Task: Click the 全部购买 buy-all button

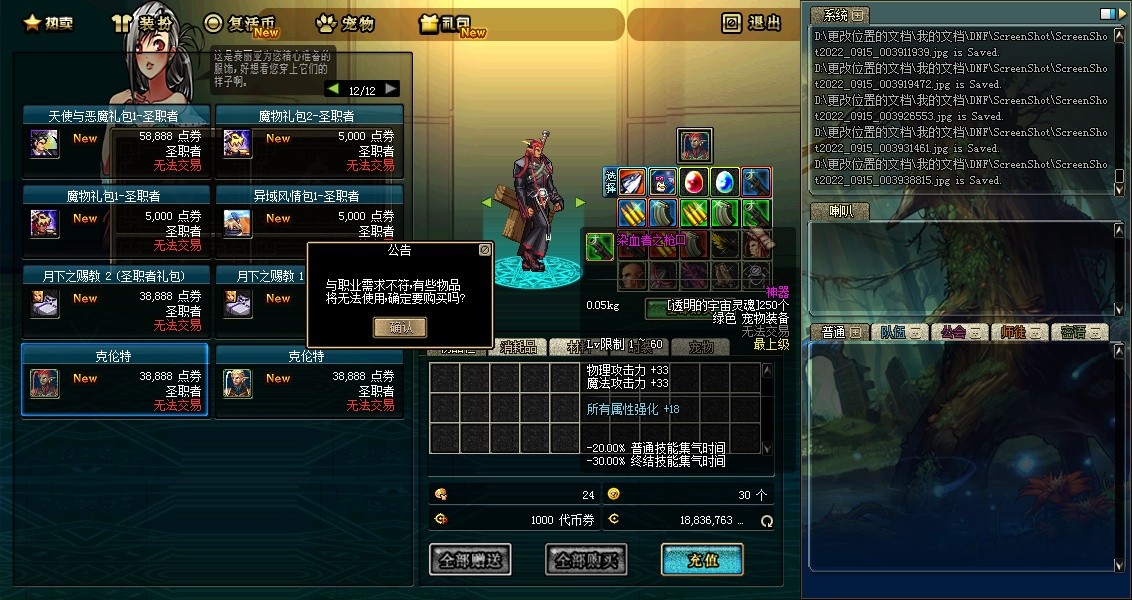Action: [x=586, y=560]
